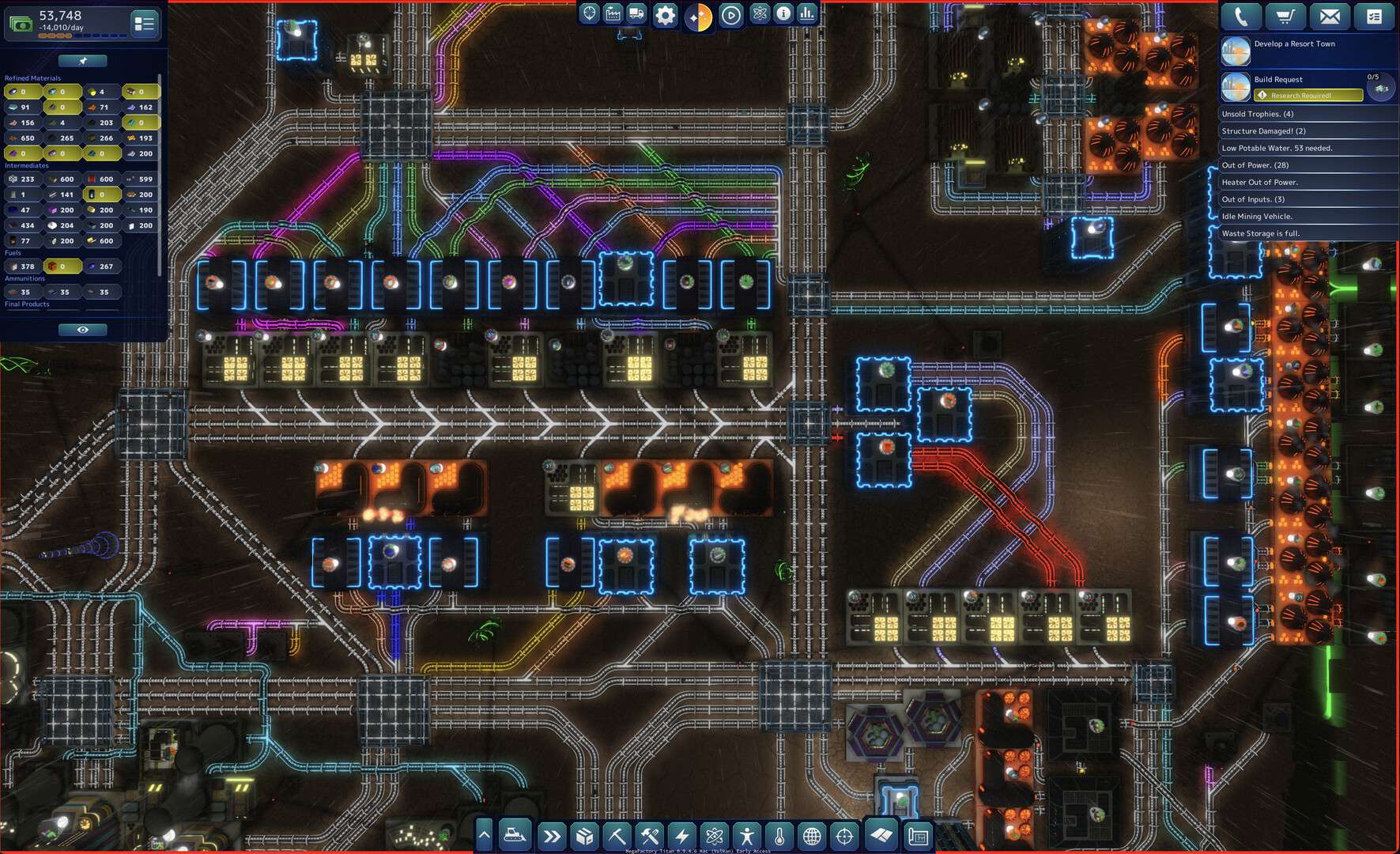
Task: Open the statistics bar chart panel
Action: (x=806, y=13)
